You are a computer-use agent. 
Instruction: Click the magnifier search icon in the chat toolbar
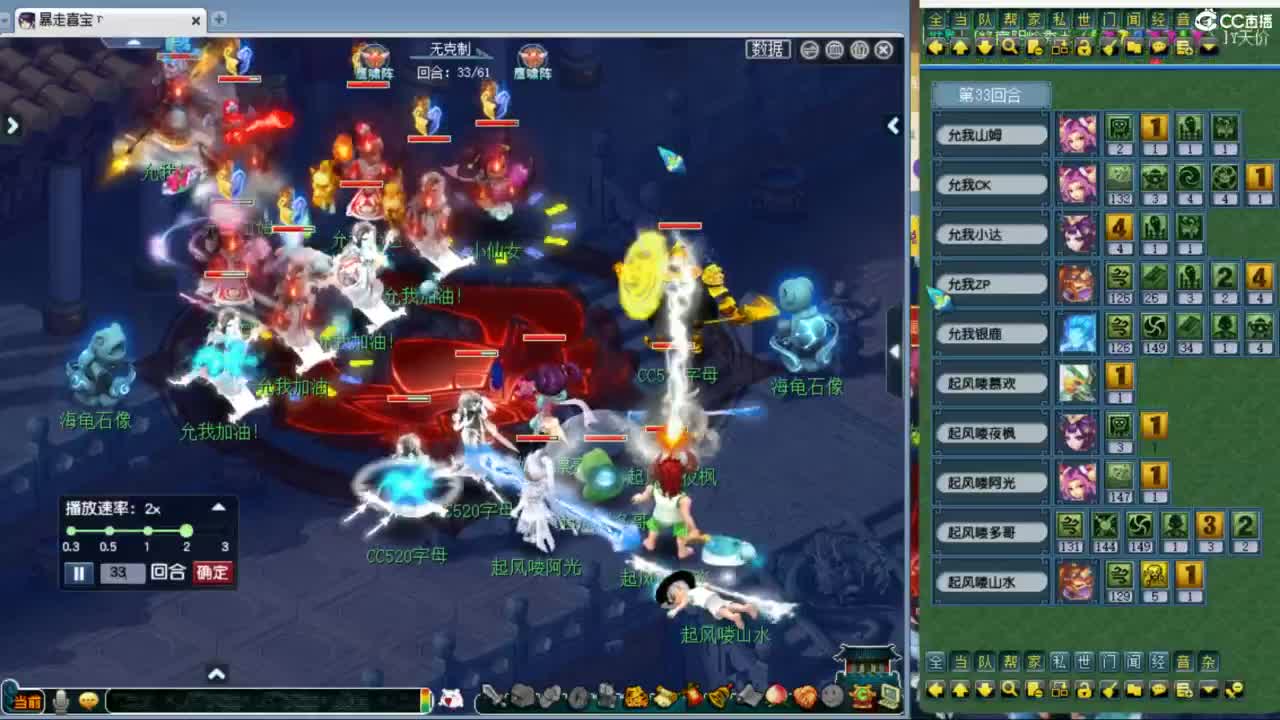(1010, 690)
